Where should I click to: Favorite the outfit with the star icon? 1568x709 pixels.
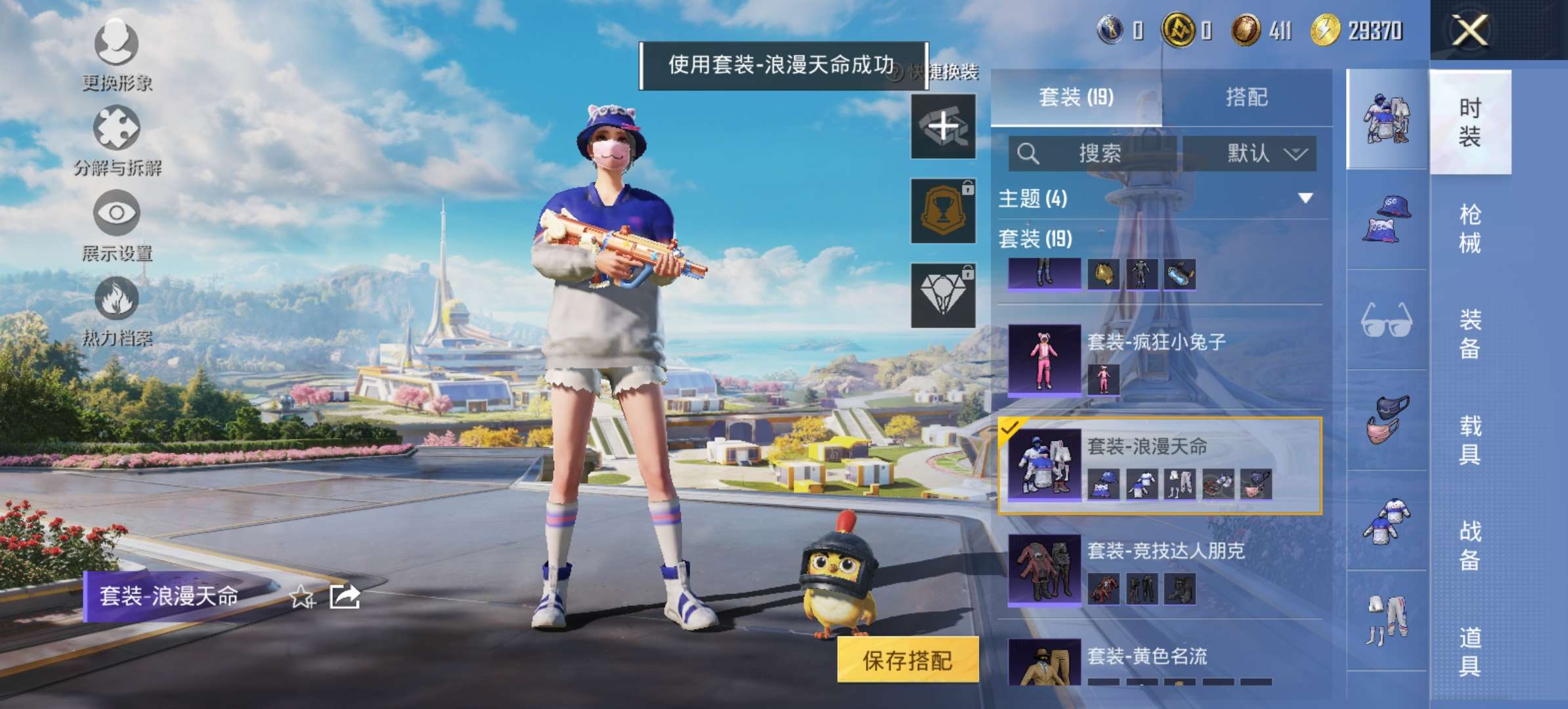pyautogui.click(x=302, y=597)
